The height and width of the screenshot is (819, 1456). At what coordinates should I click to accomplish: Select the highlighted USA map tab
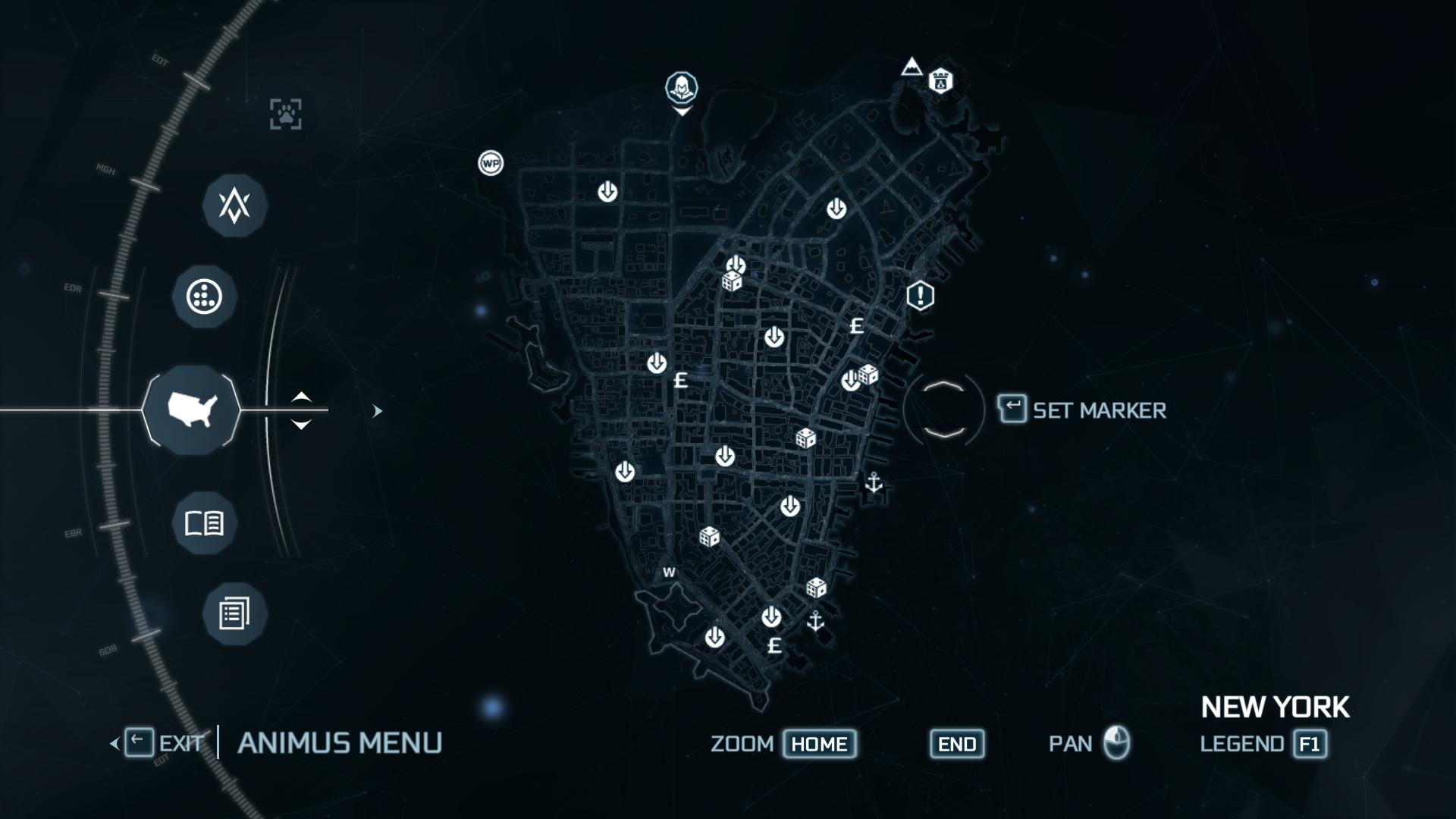click(x=192, y=410)
